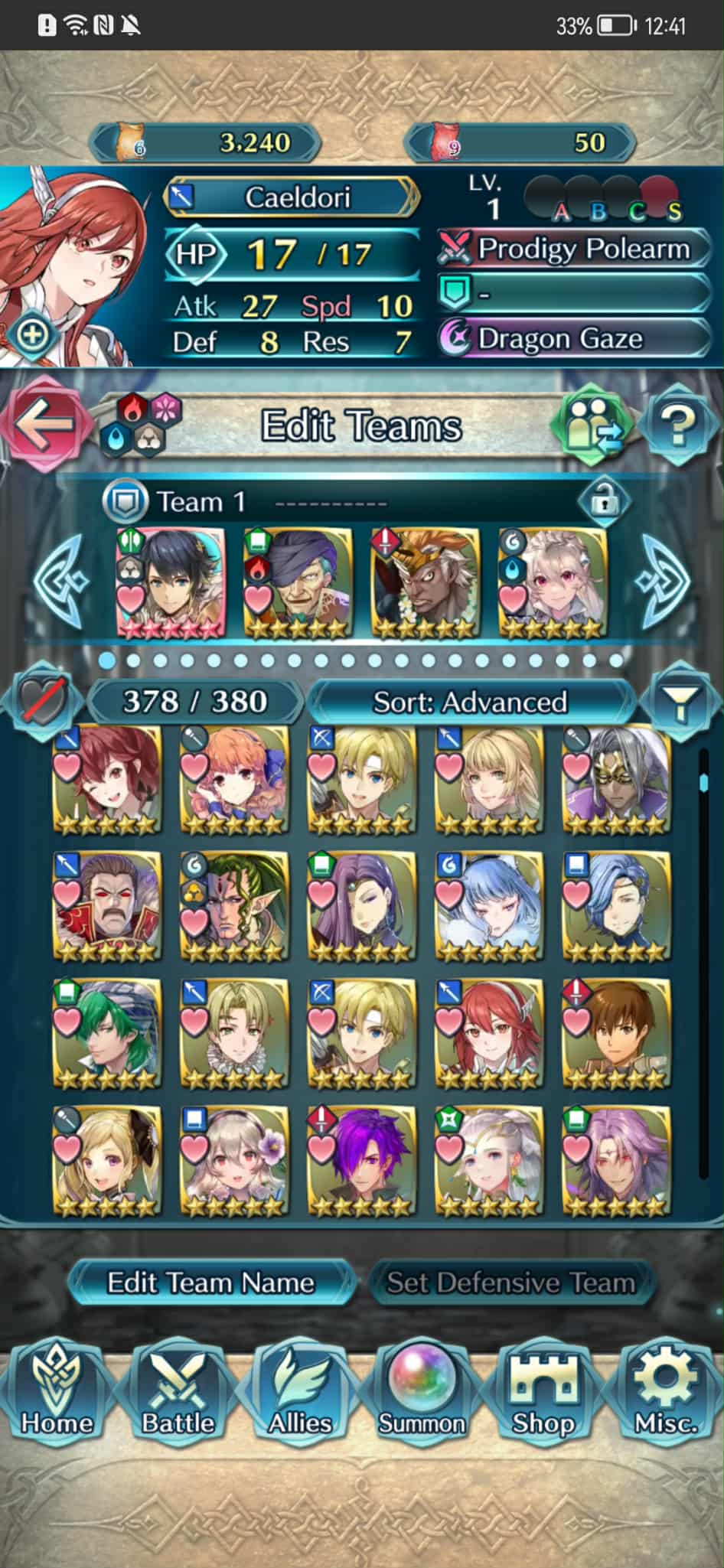Open the funnel filter button
The height and width of the screenshot is (1568, 724).
click(x=680, y=702)
